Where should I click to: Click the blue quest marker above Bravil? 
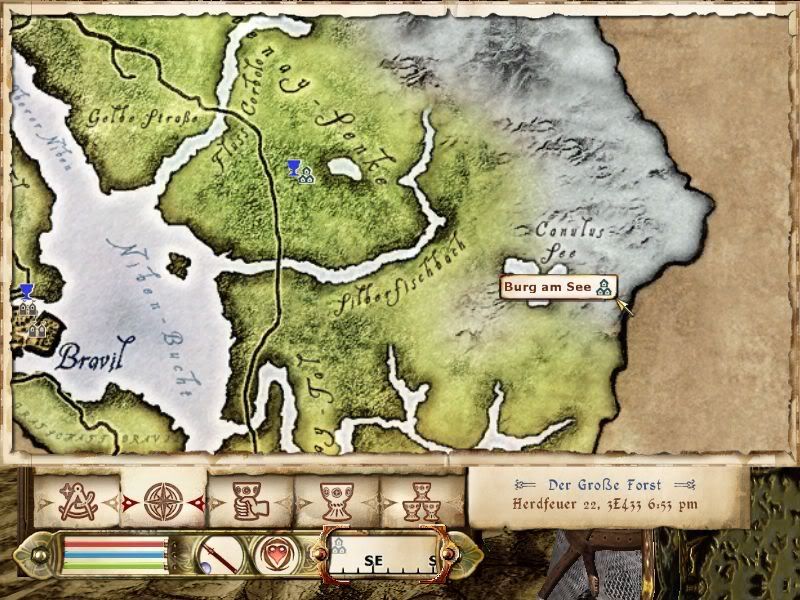pyautogui.click(x=27, y=292)
